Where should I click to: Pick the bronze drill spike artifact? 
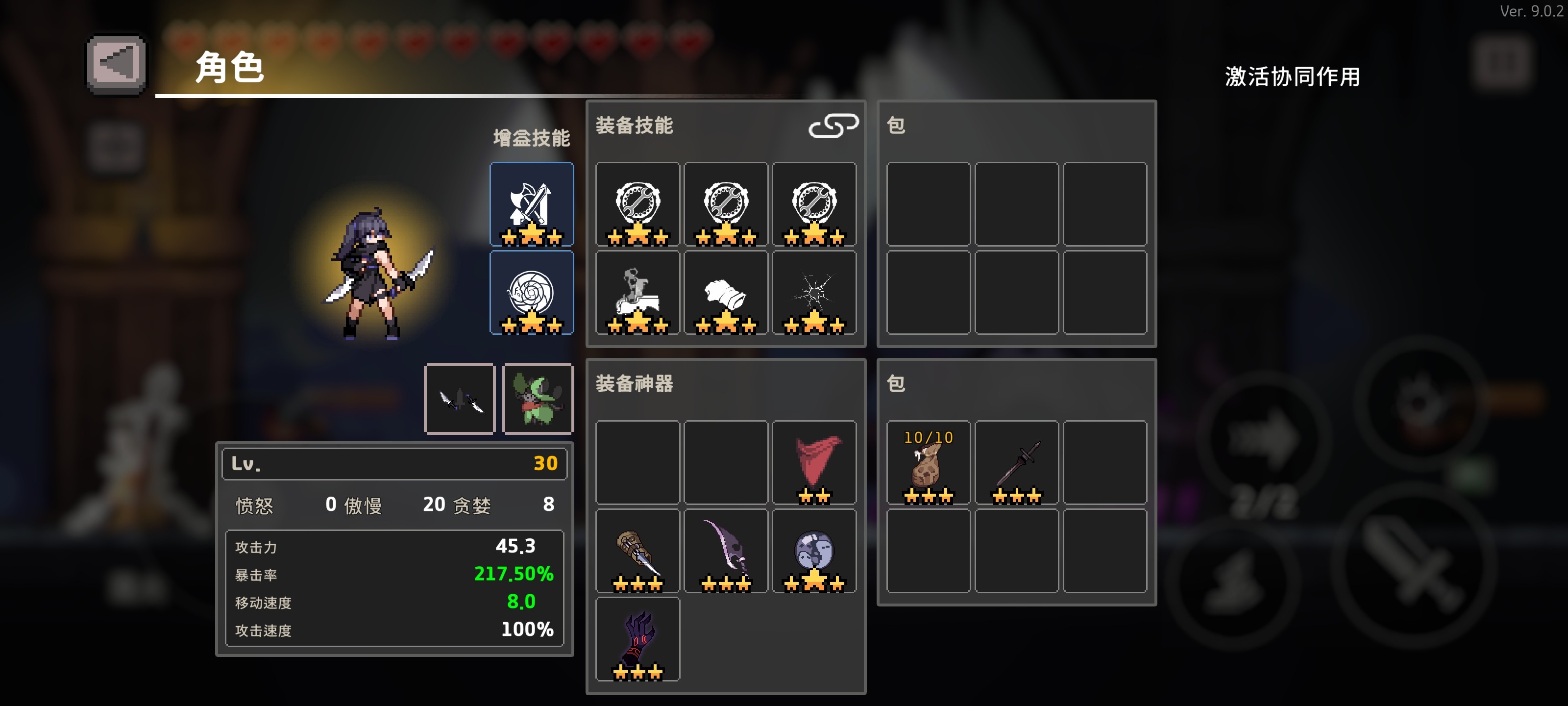[x=637, y=551]
